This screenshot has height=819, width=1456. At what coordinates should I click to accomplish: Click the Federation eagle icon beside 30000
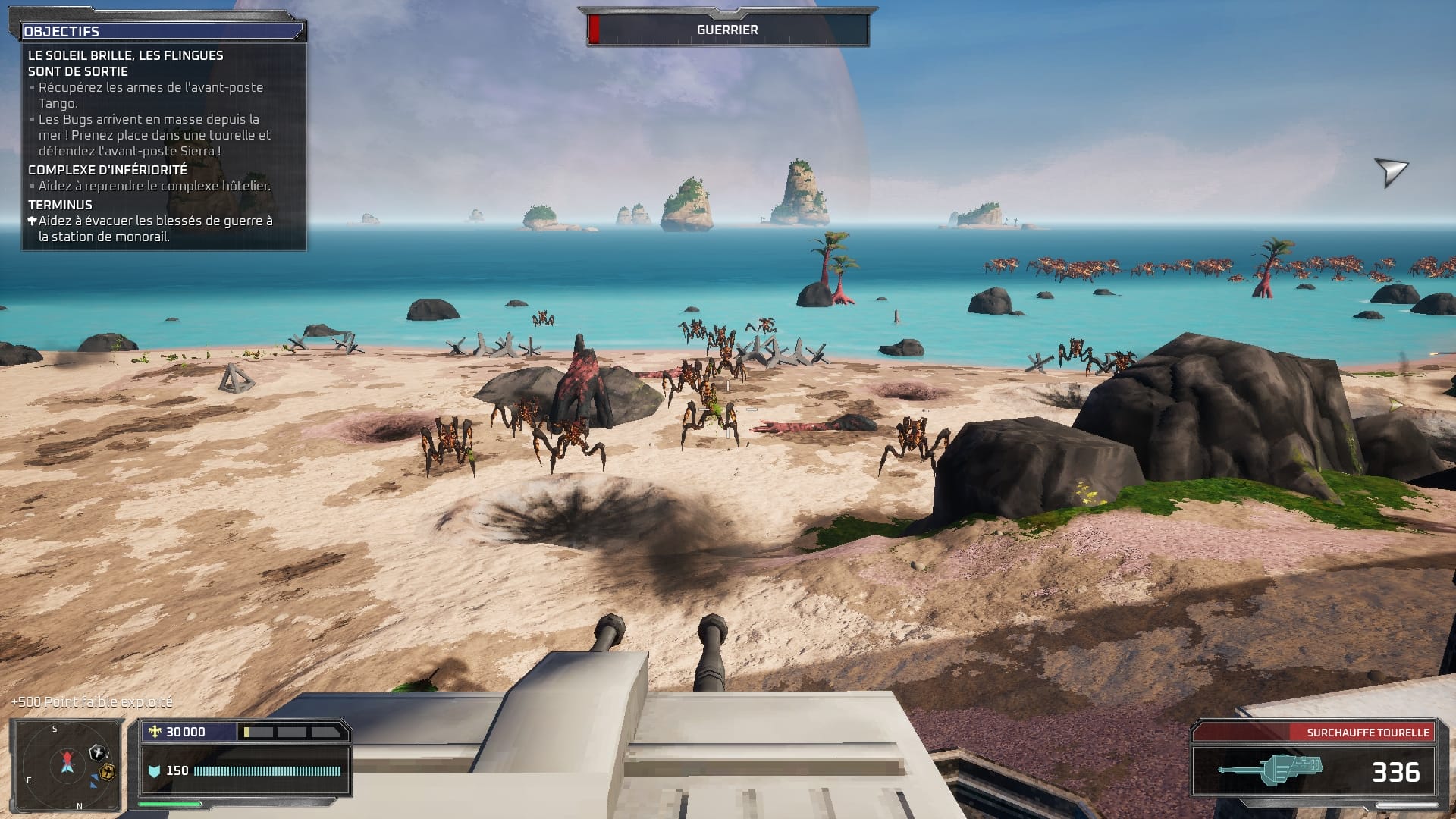[155, 731]
